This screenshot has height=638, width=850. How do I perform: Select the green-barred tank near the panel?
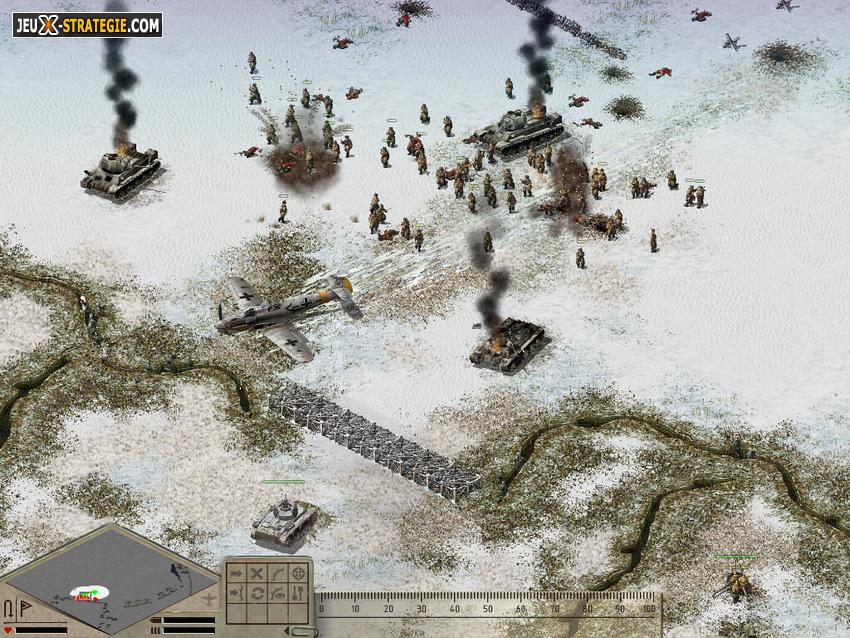[283, 520]
